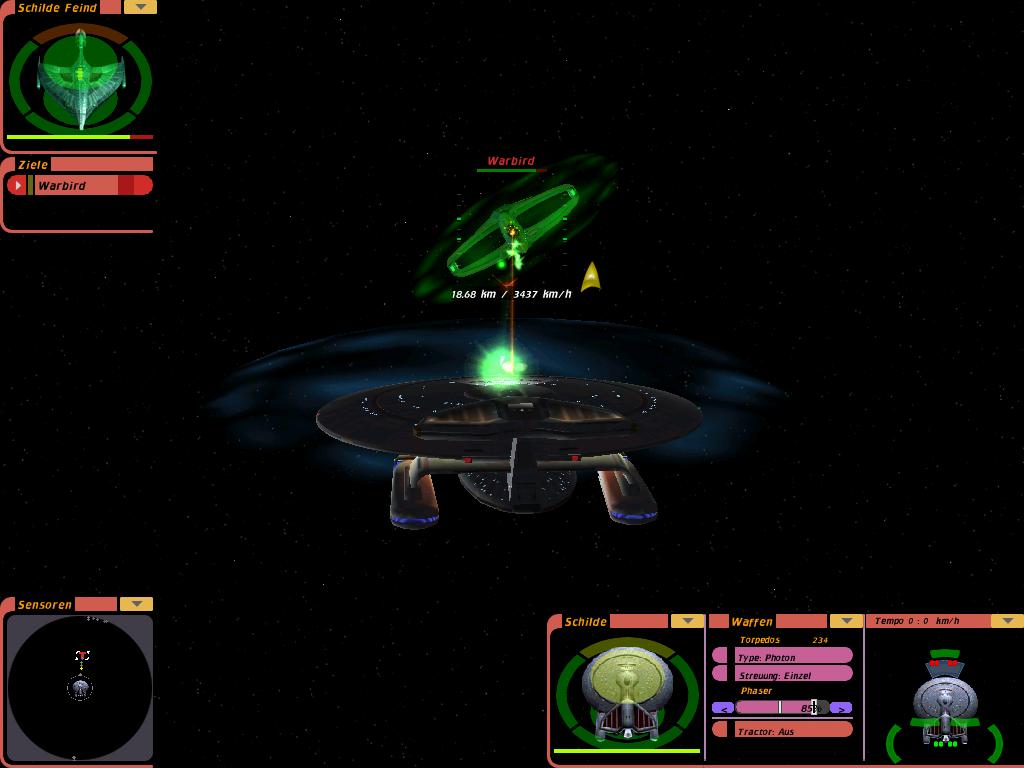Collapse the player Schilde panel arrow
The height and width of the screenshot is (768, 1024).
click(x=687, y=621)
